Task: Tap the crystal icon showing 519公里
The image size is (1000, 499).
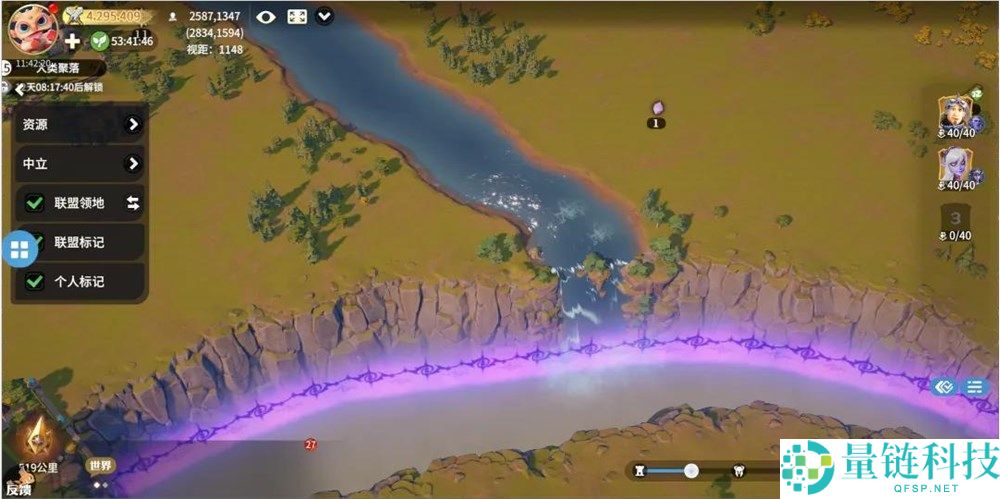Action: pyautogui.click(x=41, y=438)
